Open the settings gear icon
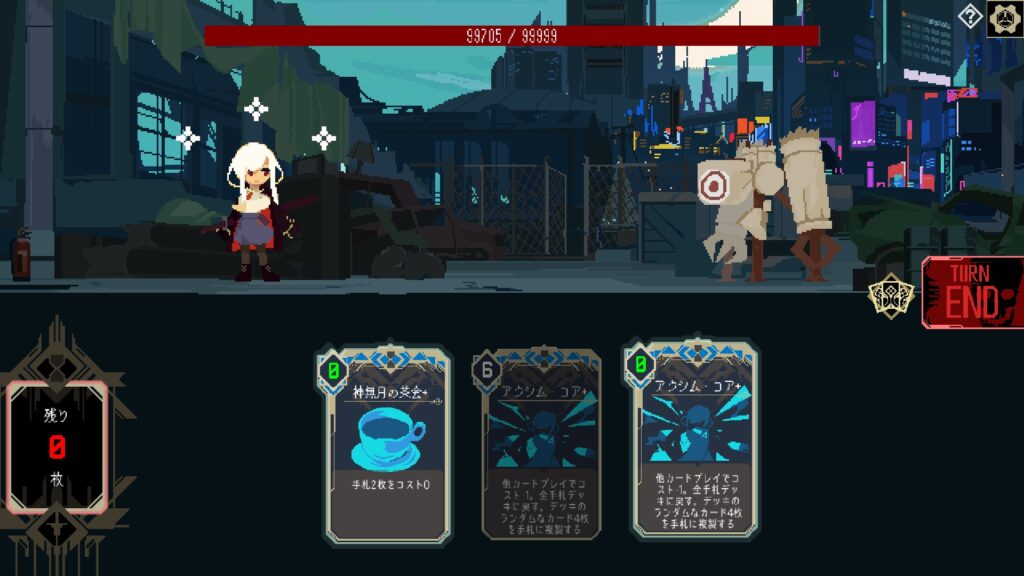This screenshot has width=1024, height=576. 1004,18
